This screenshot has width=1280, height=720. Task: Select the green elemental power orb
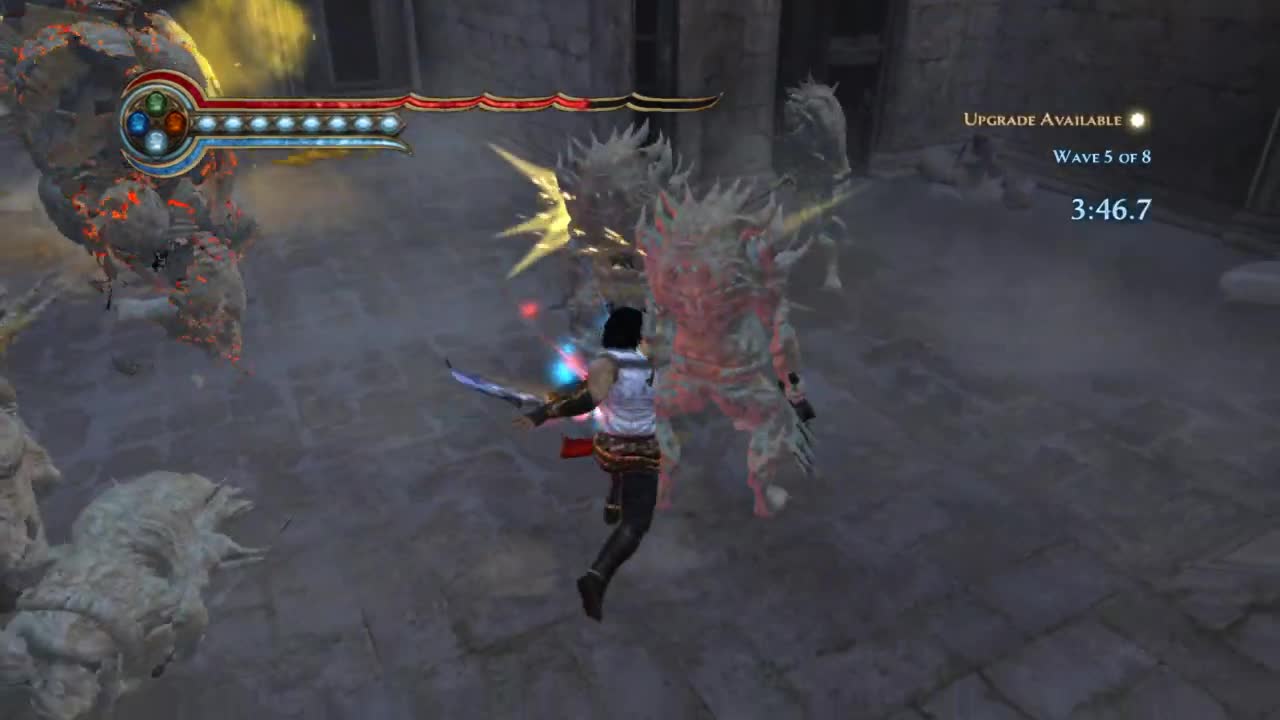156,104
